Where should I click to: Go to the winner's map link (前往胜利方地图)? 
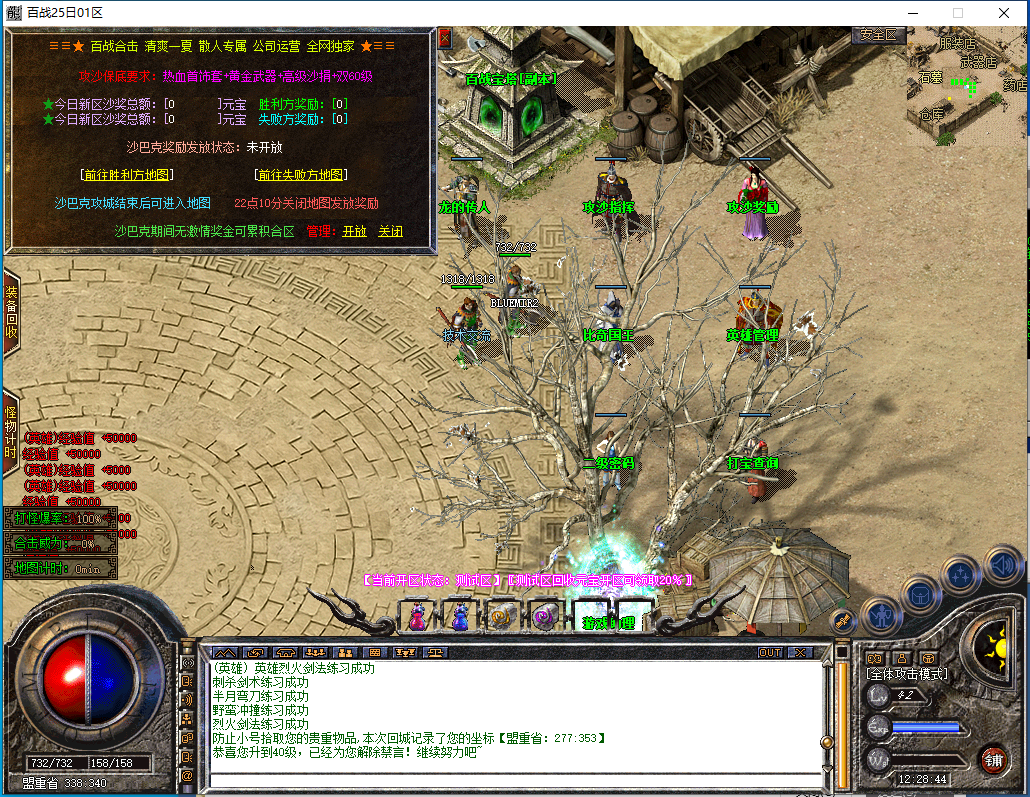click(x=128, y=175)
